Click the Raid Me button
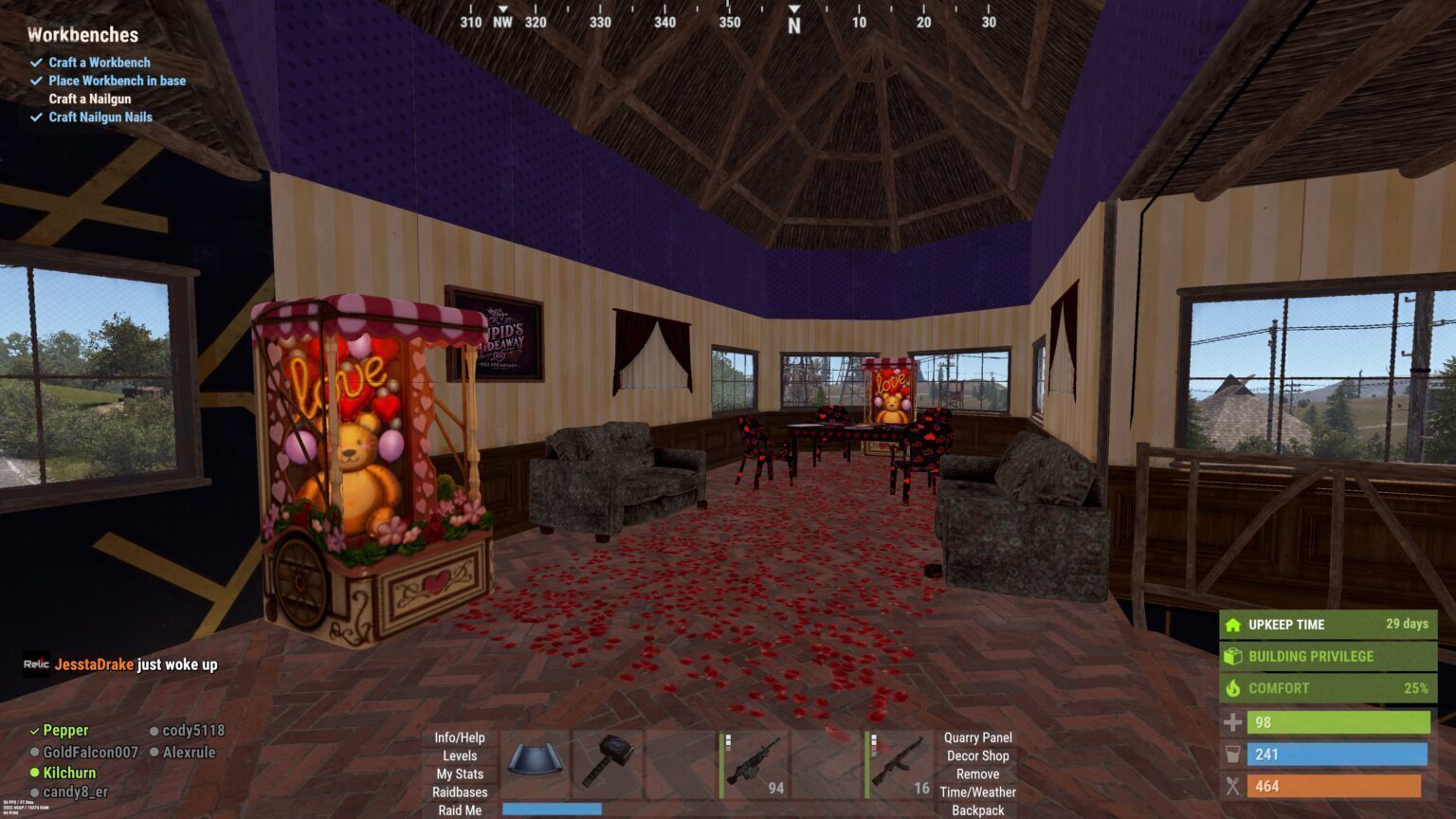Screen dimensions: 1456x819 (x=460, y=810)
